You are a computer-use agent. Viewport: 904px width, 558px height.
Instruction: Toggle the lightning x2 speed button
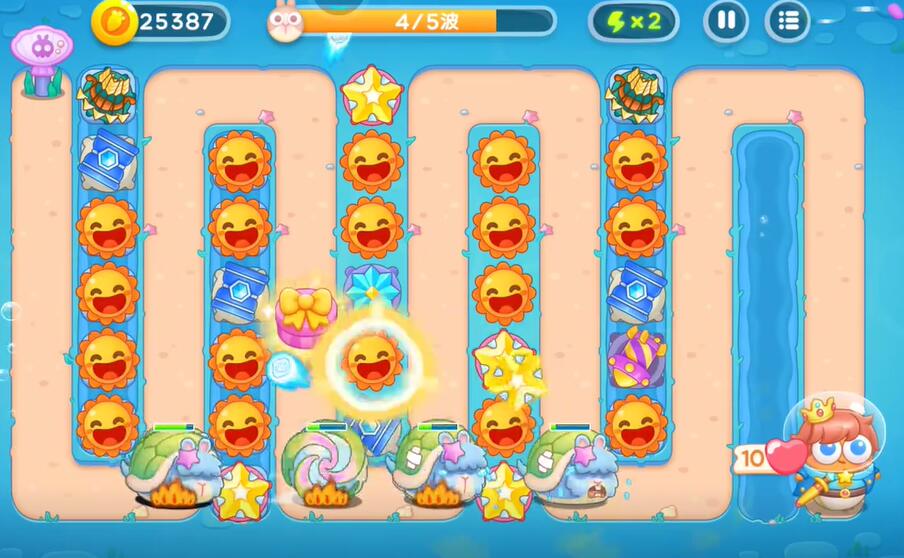tap(633, 21)
